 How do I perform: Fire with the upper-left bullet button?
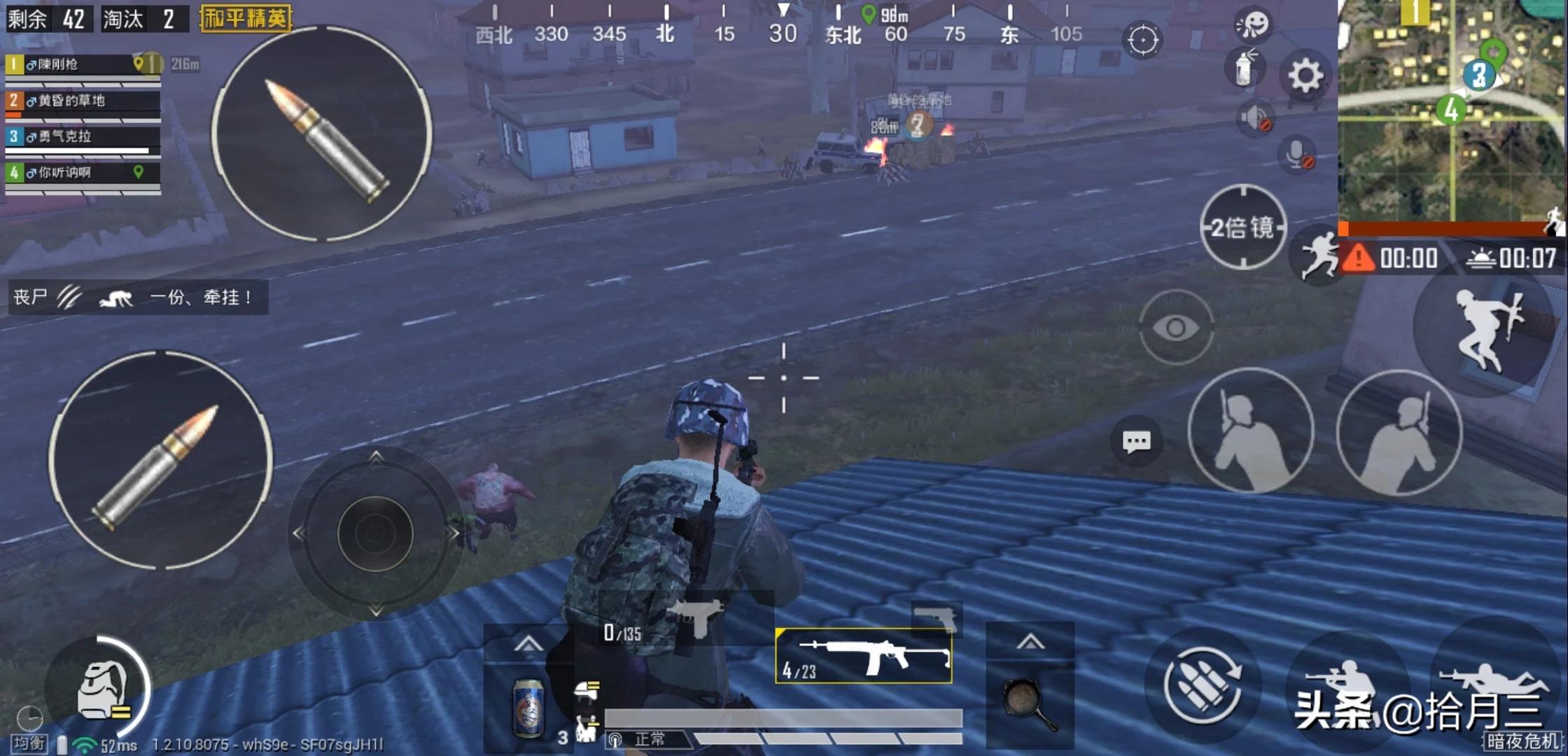pyautogui.click(x=322, y=134)
